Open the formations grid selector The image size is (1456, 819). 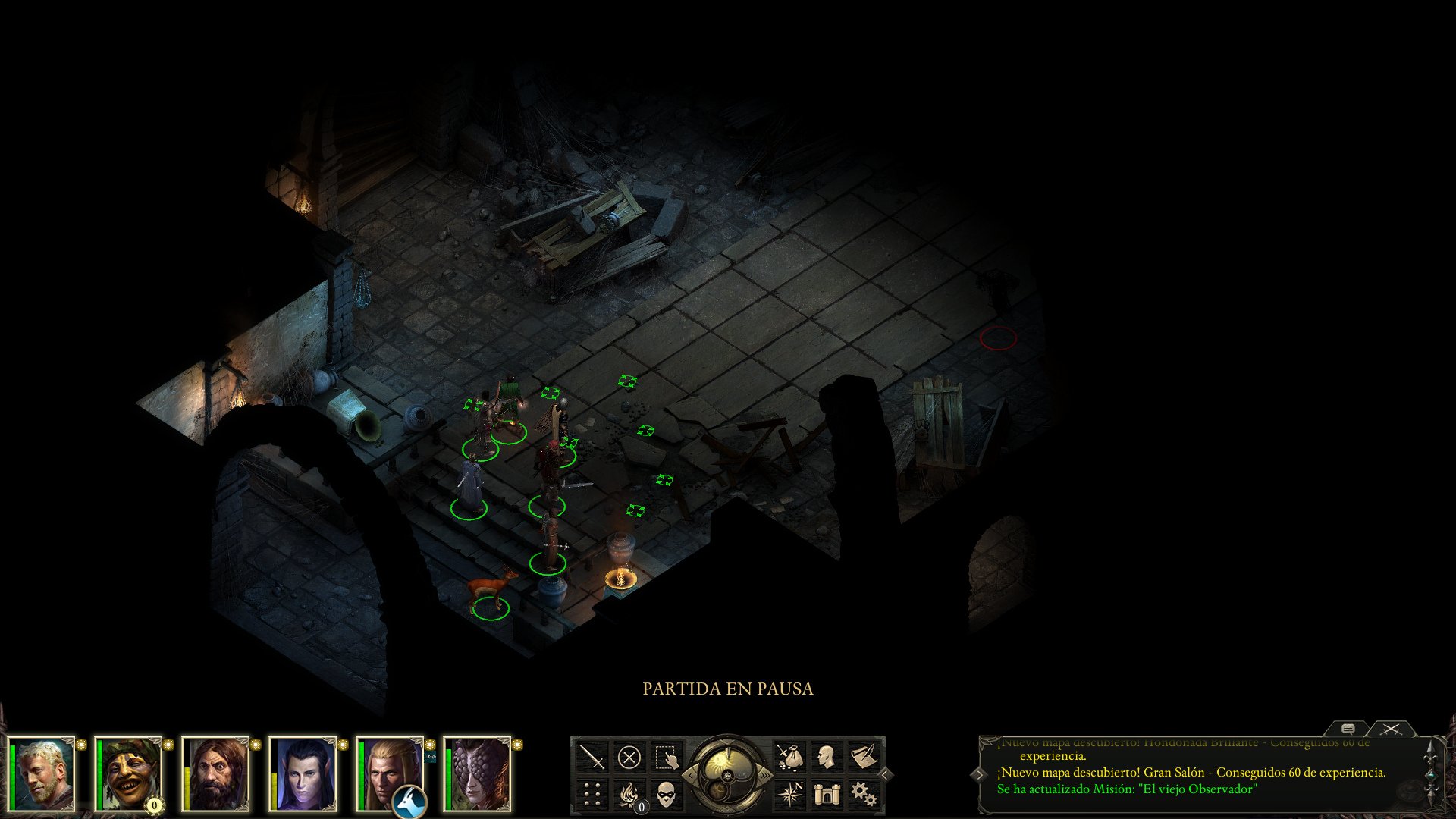[591, 794]
